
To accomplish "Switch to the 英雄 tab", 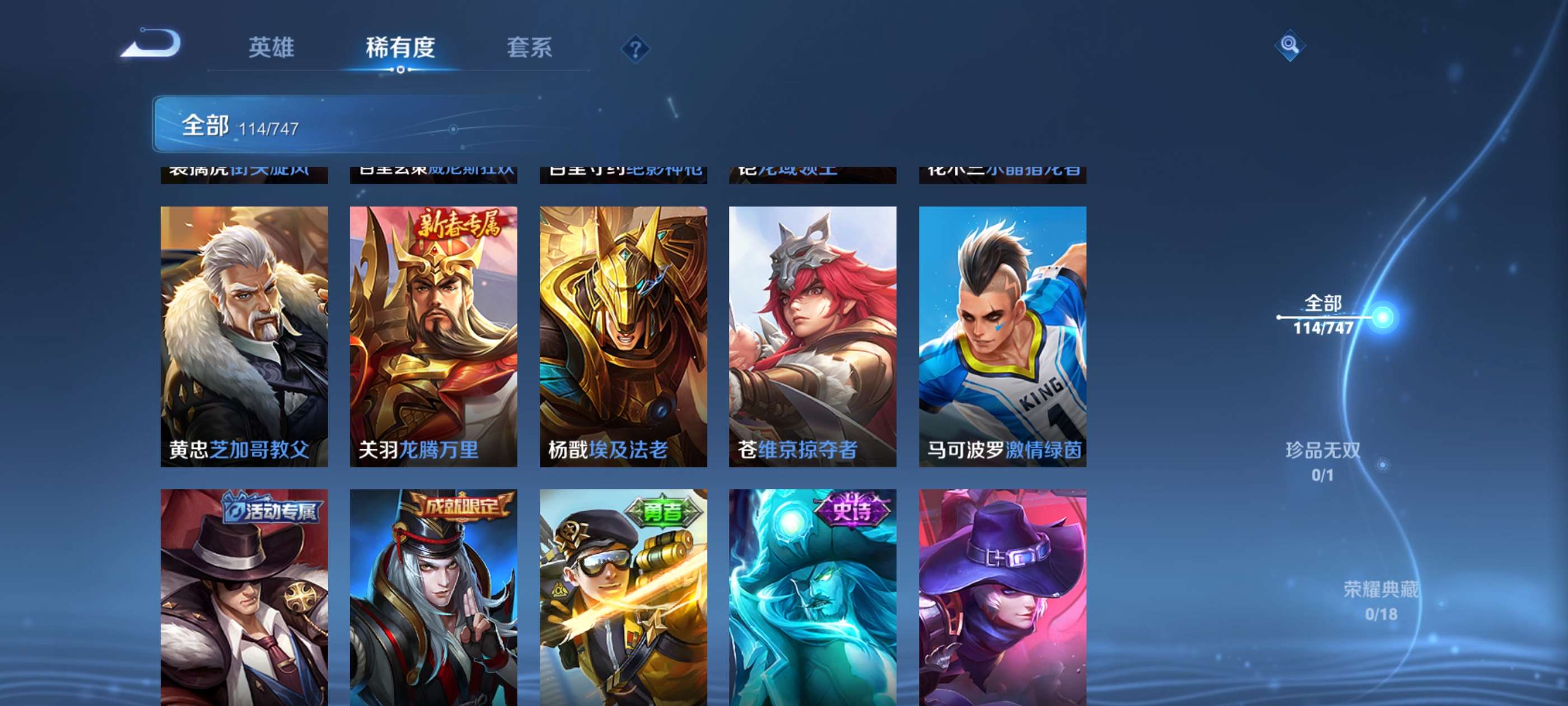I will tap(271, 48).
